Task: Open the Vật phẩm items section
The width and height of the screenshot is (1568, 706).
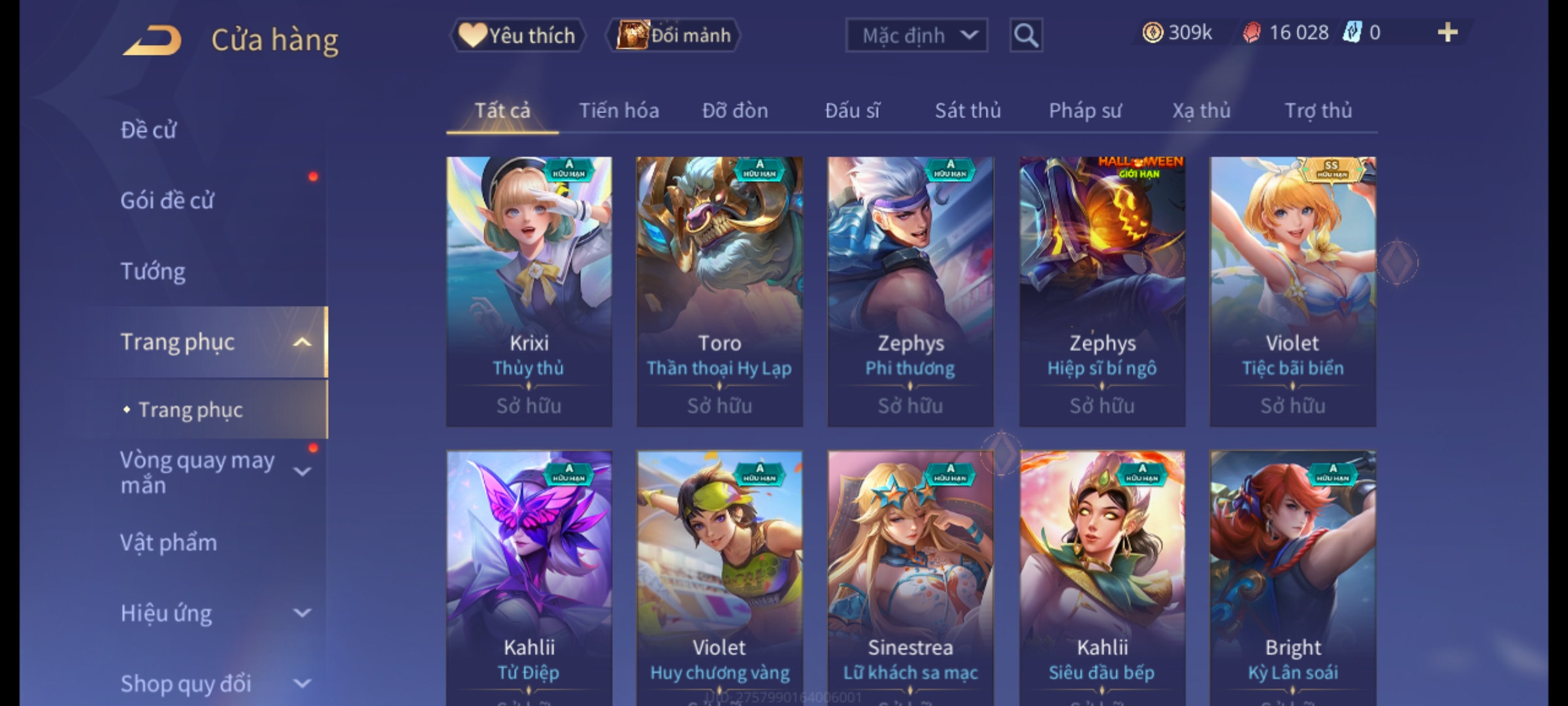Action: tap(169, 543)
